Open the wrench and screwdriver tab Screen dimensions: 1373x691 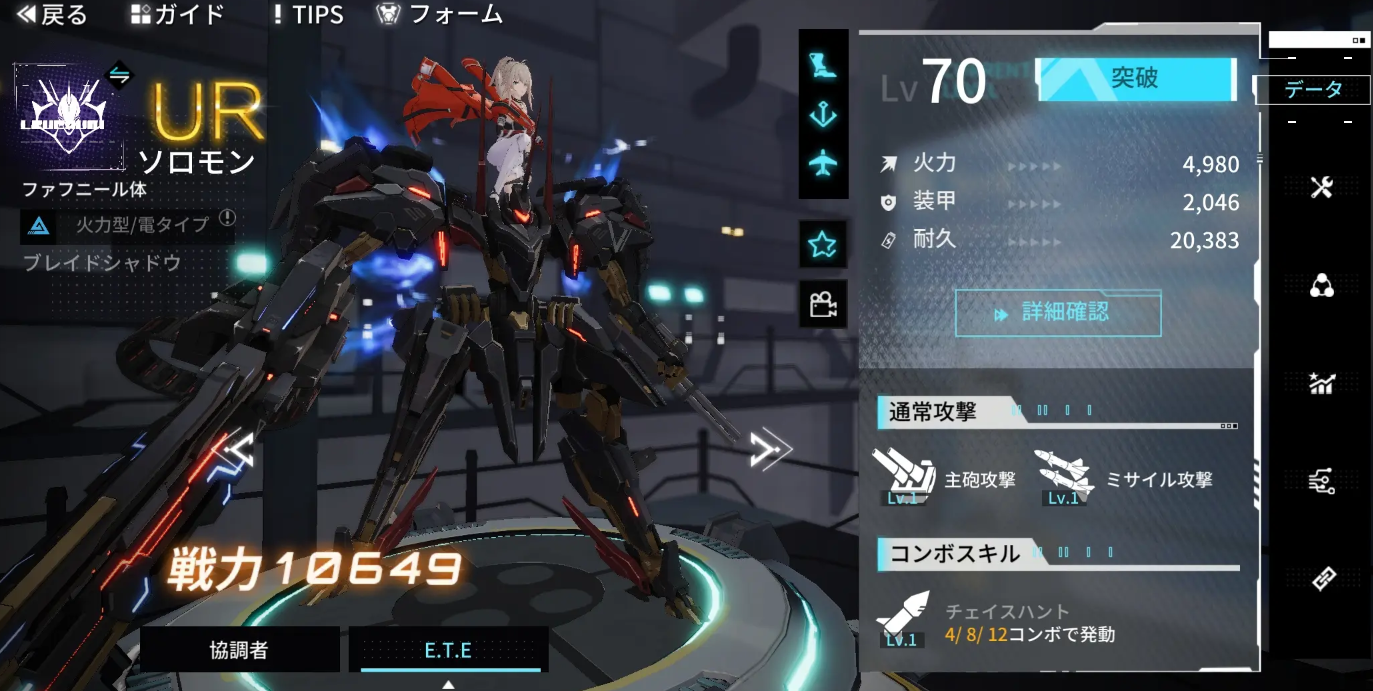tap(1322, 187)
